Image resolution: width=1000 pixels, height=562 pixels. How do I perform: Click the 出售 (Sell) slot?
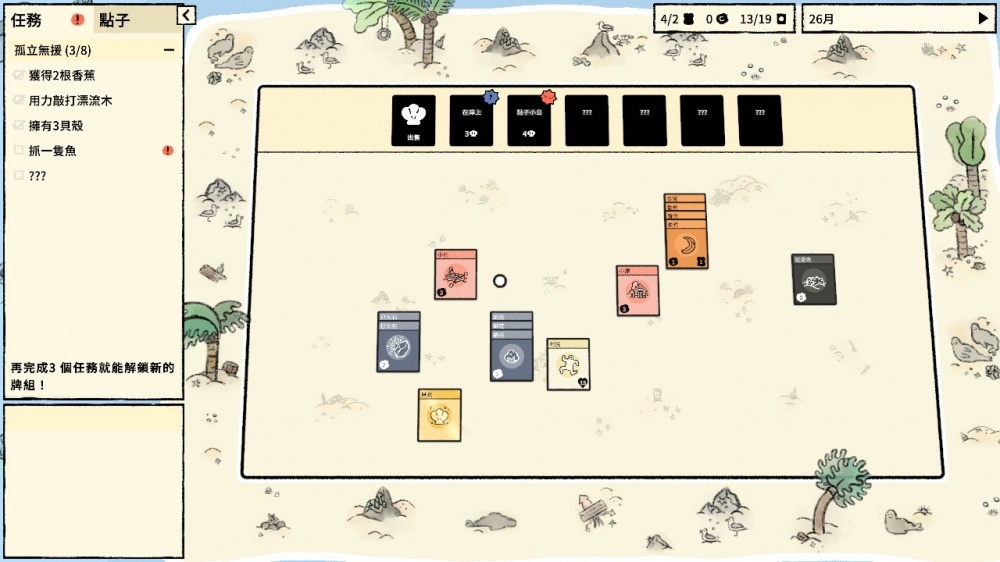[x=413, y=121]
